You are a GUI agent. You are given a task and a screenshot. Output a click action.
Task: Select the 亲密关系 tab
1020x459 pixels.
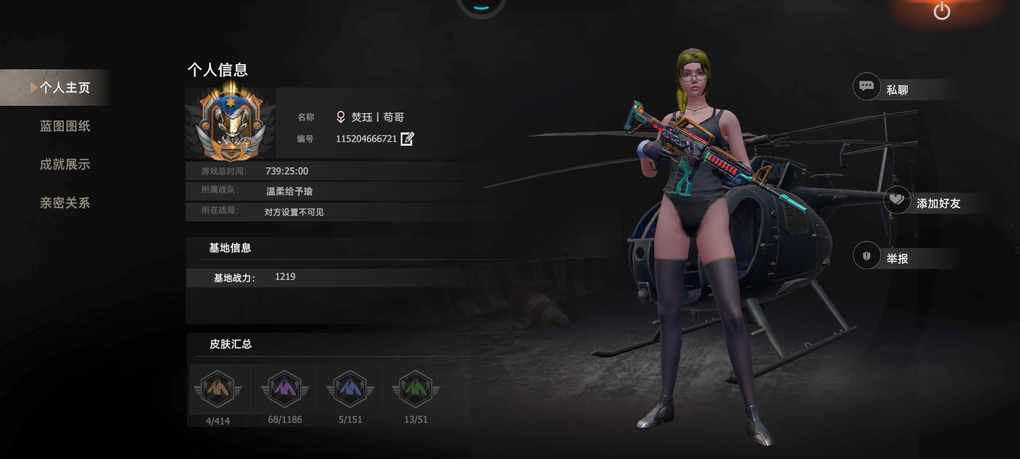pyautogui.click(x=65, y=203)
